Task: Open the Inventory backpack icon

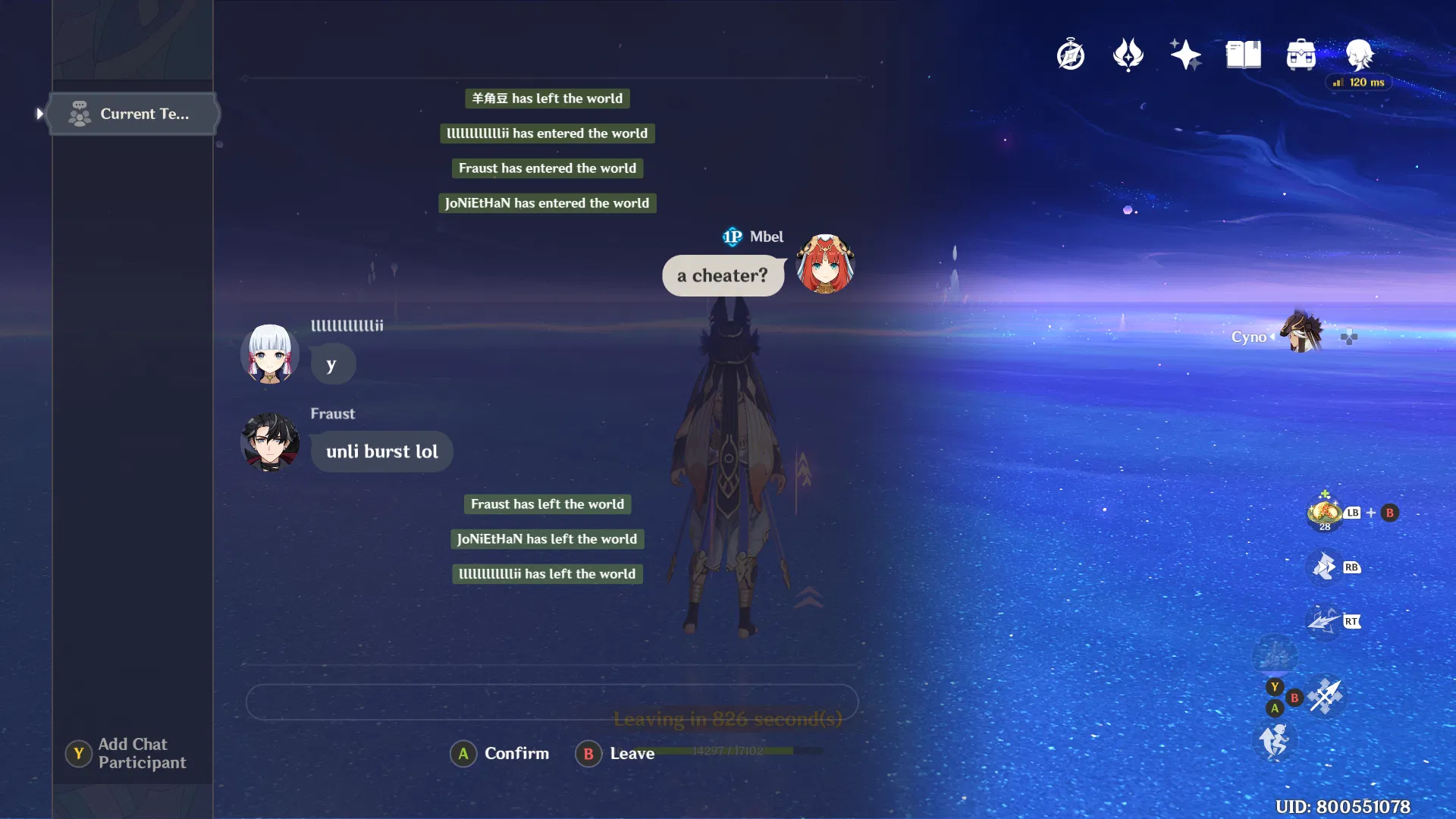Action: (1301, 54)
